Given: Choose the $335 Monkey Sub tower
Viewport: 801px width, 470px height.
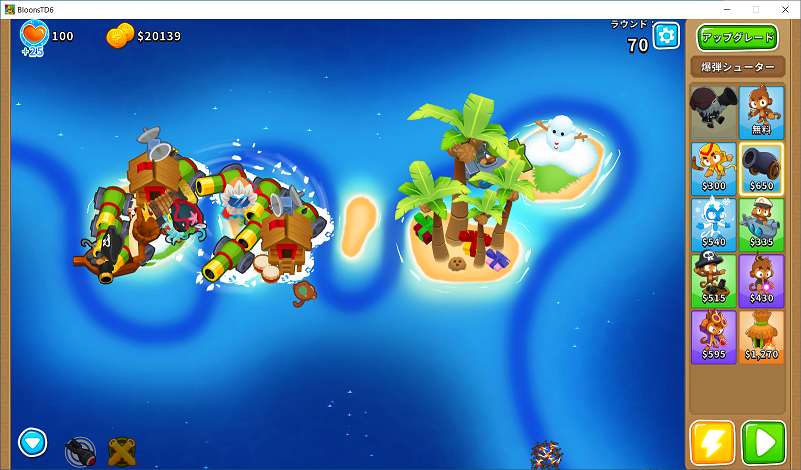Looking at the screenshot, I should (761, 223).
